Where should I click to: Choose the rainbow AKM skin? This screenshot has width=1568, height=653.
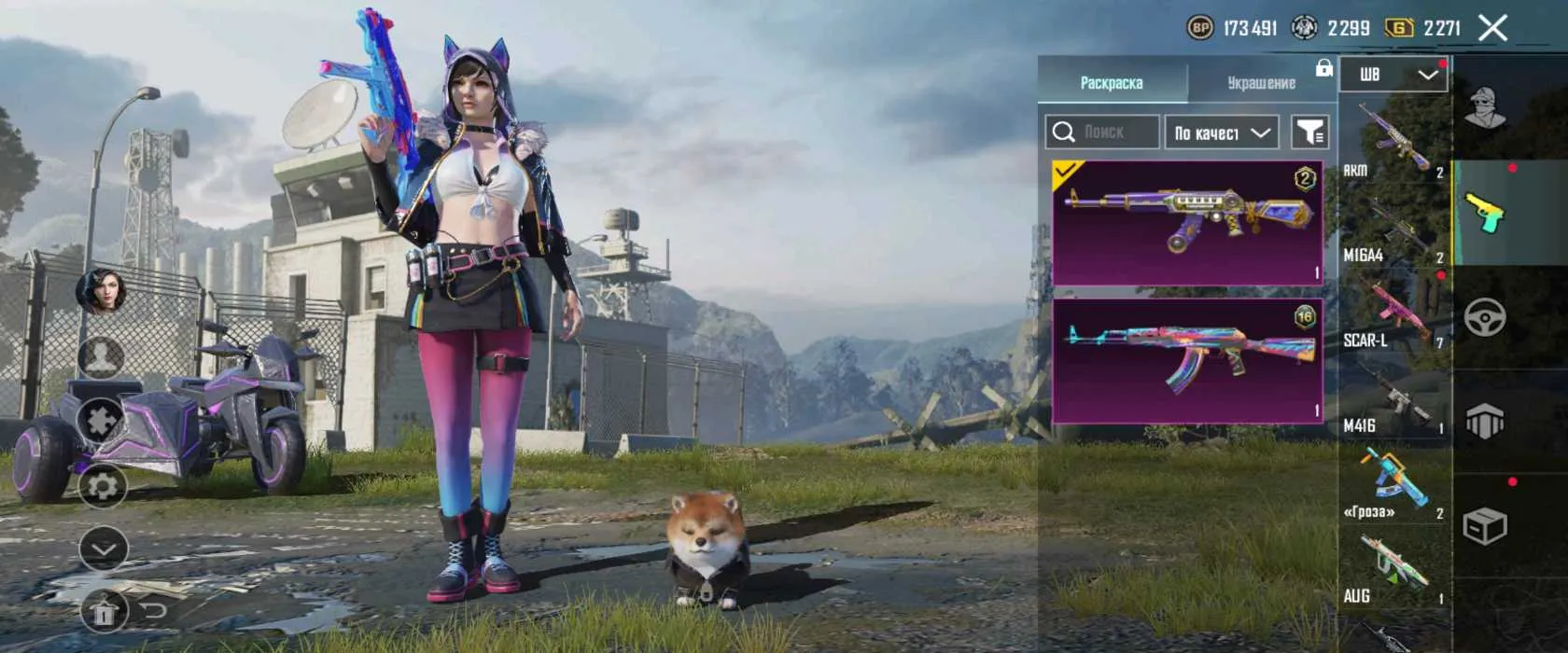click(x=1187, y=360)
